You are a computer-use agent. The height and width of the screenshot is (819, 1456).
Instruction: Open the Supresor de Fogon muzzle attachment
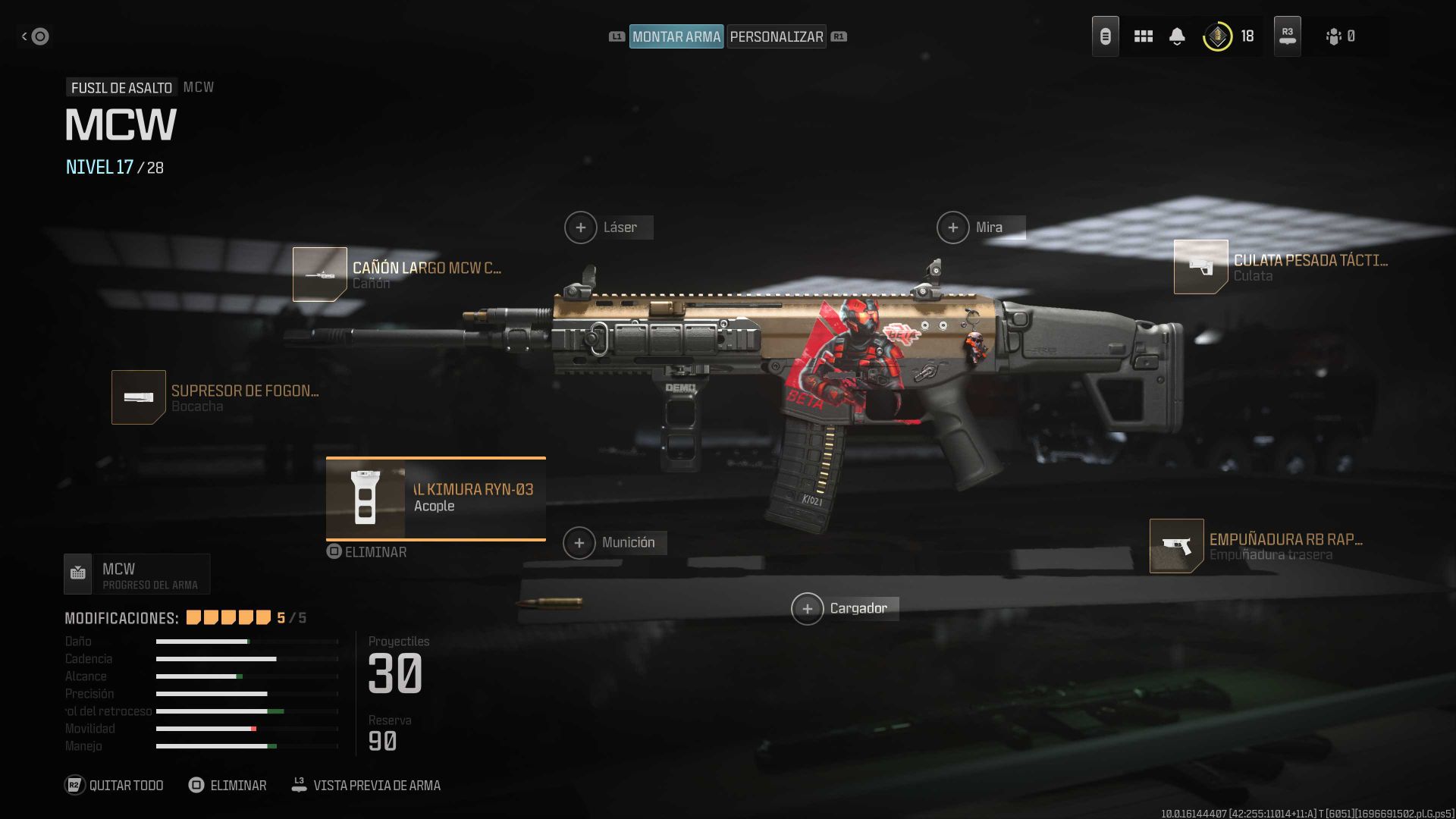139,397
